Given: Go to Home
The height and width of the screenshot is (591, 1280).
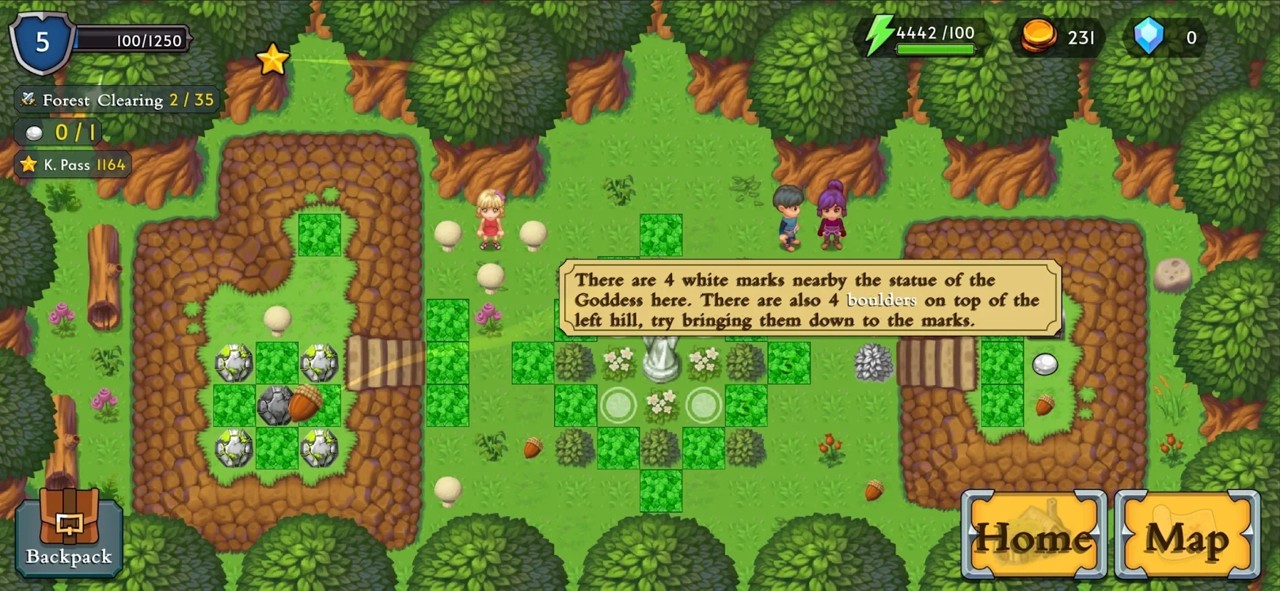Looking at the screenshot, I should click(1034, 535).
